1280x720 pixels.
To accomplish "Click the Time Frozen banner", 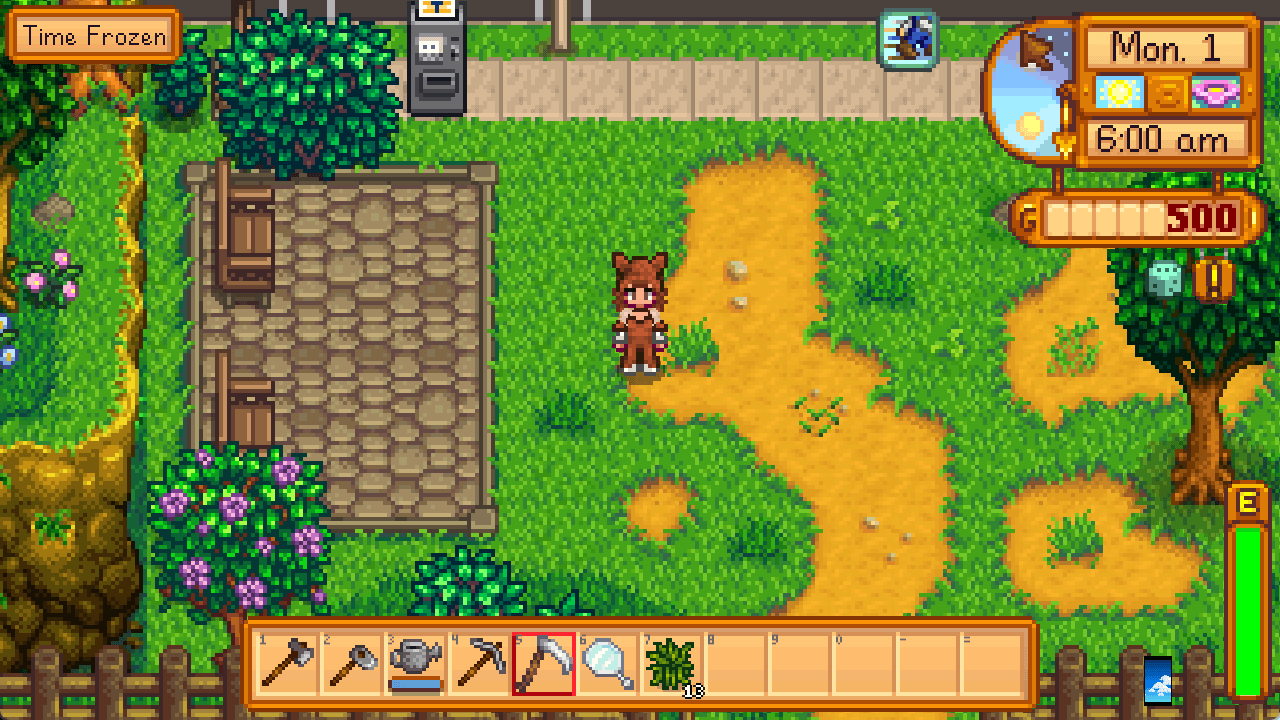I will click(x=92, y=36).
